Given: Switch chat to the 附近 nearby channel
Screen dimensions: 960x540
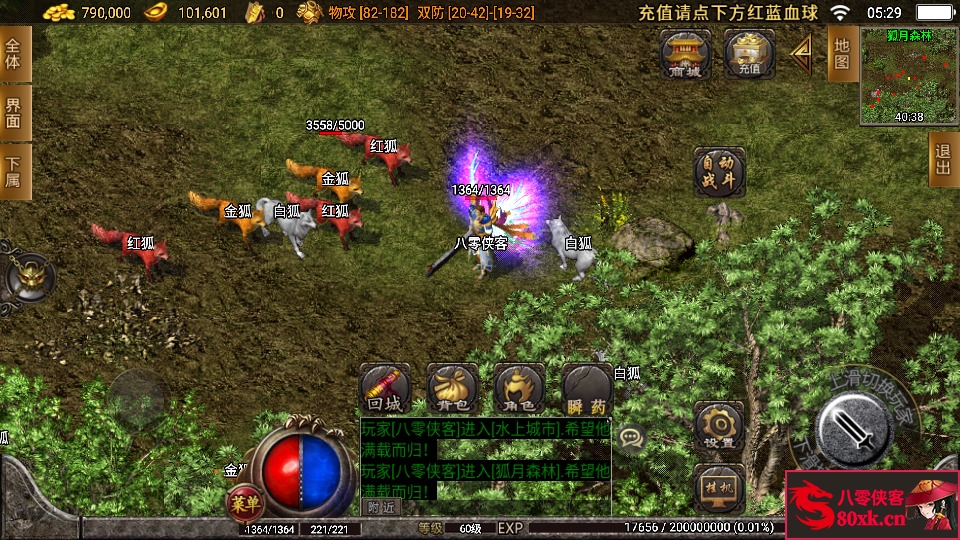Looking at the screenshot, I should [x=380, y=507].
